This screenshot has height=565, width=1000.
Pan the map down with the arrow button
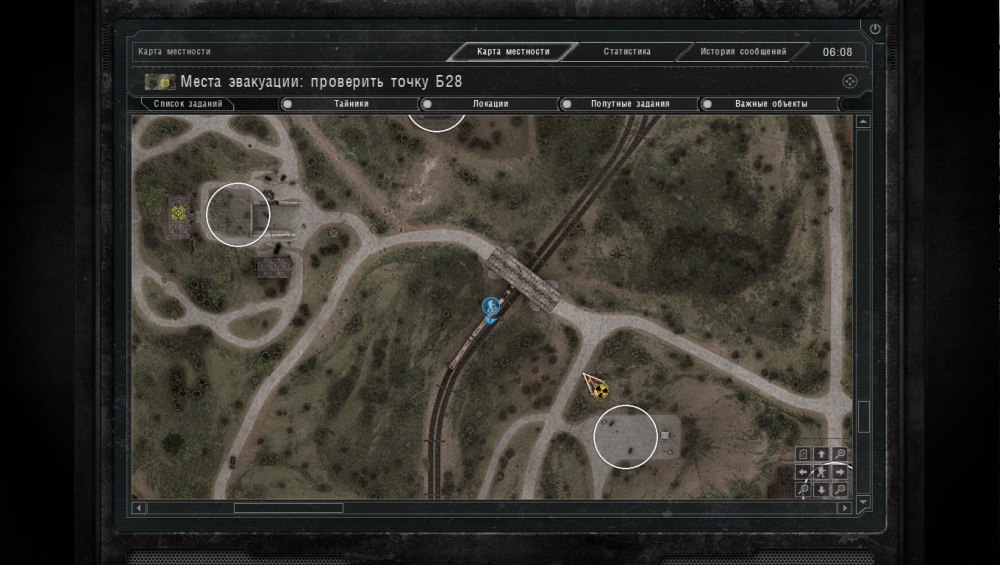coord(821,489)
